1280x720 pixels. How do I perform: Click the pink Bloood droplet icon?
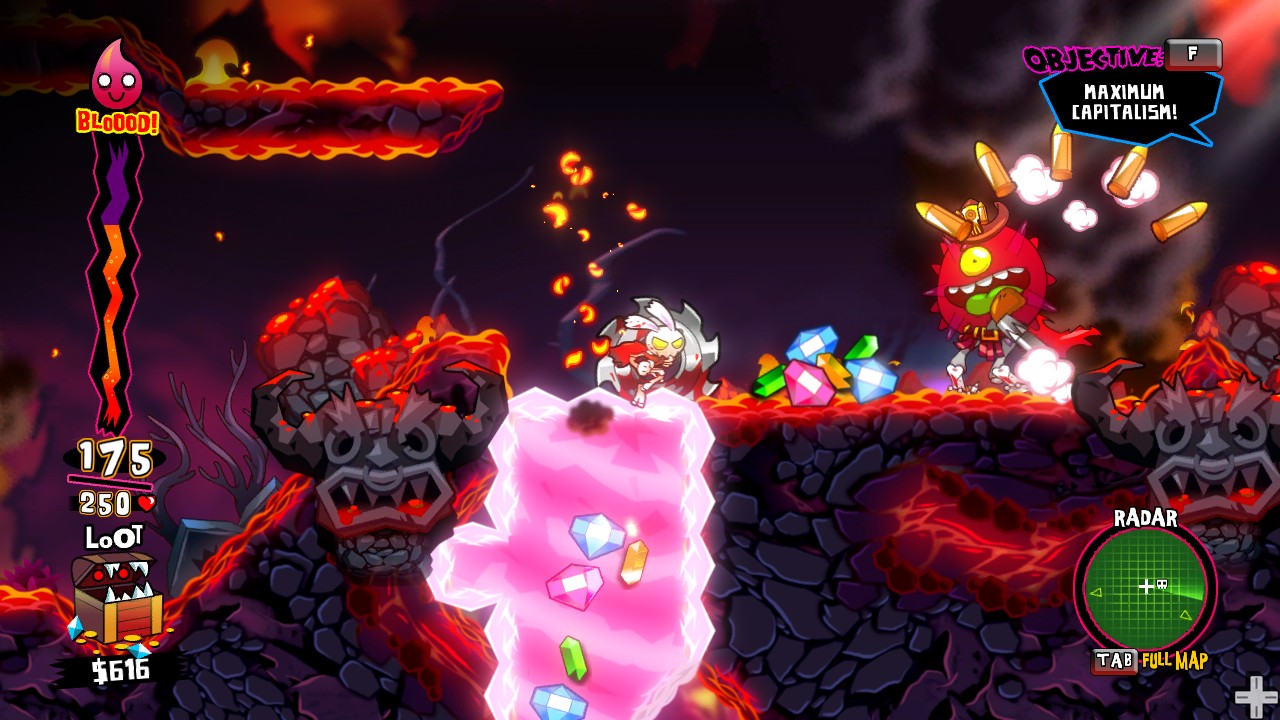(116, 77)
